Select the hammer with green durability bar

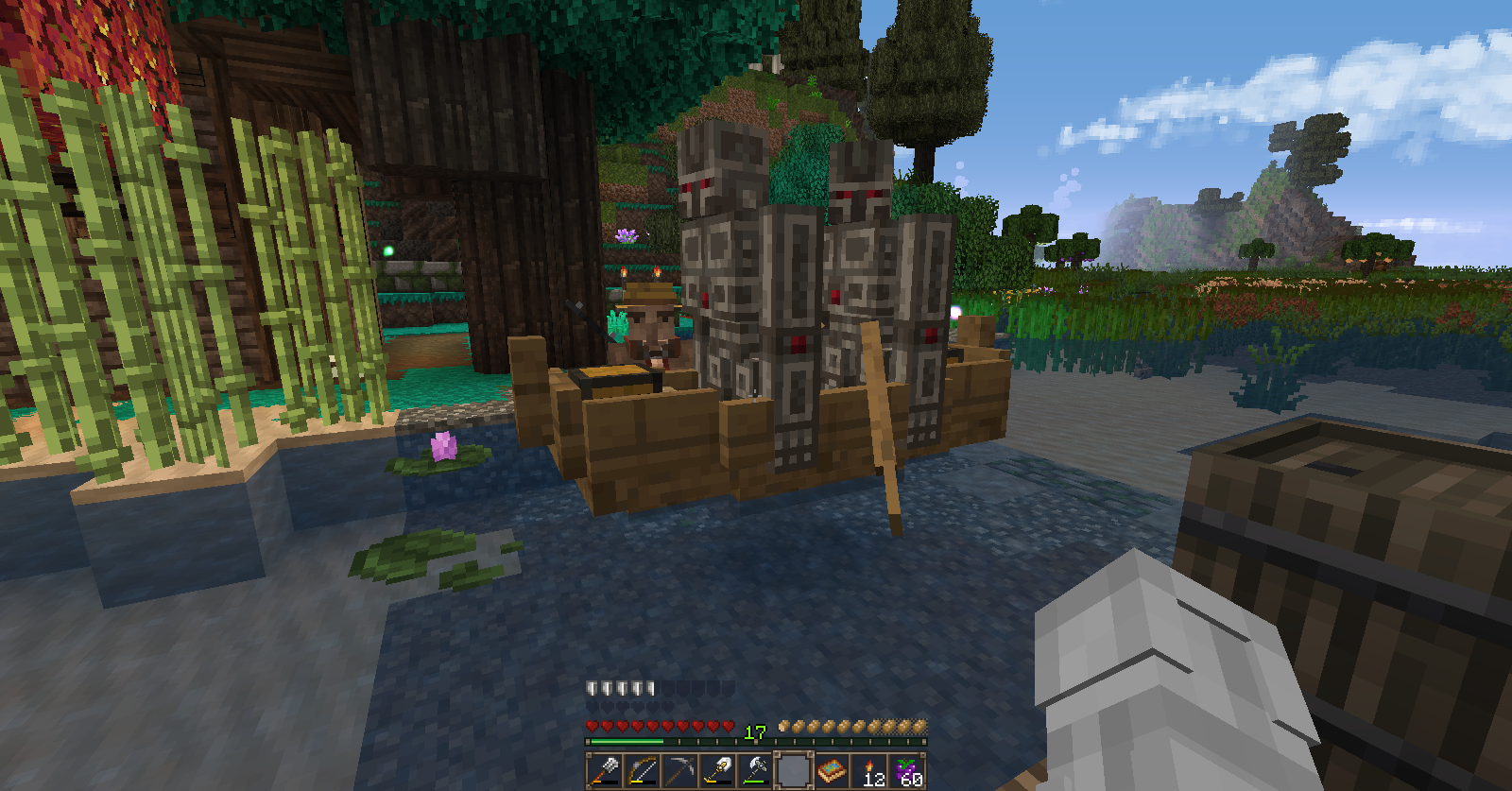[x=756, y=770]
